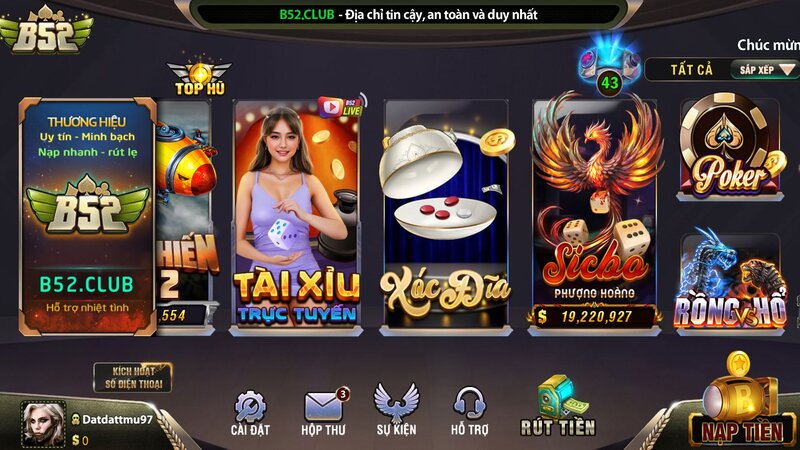Image resolution: width=800 pixels, height=450 pixels.
Task: Show the Sự Kiện events
Action: coord(396,408)
